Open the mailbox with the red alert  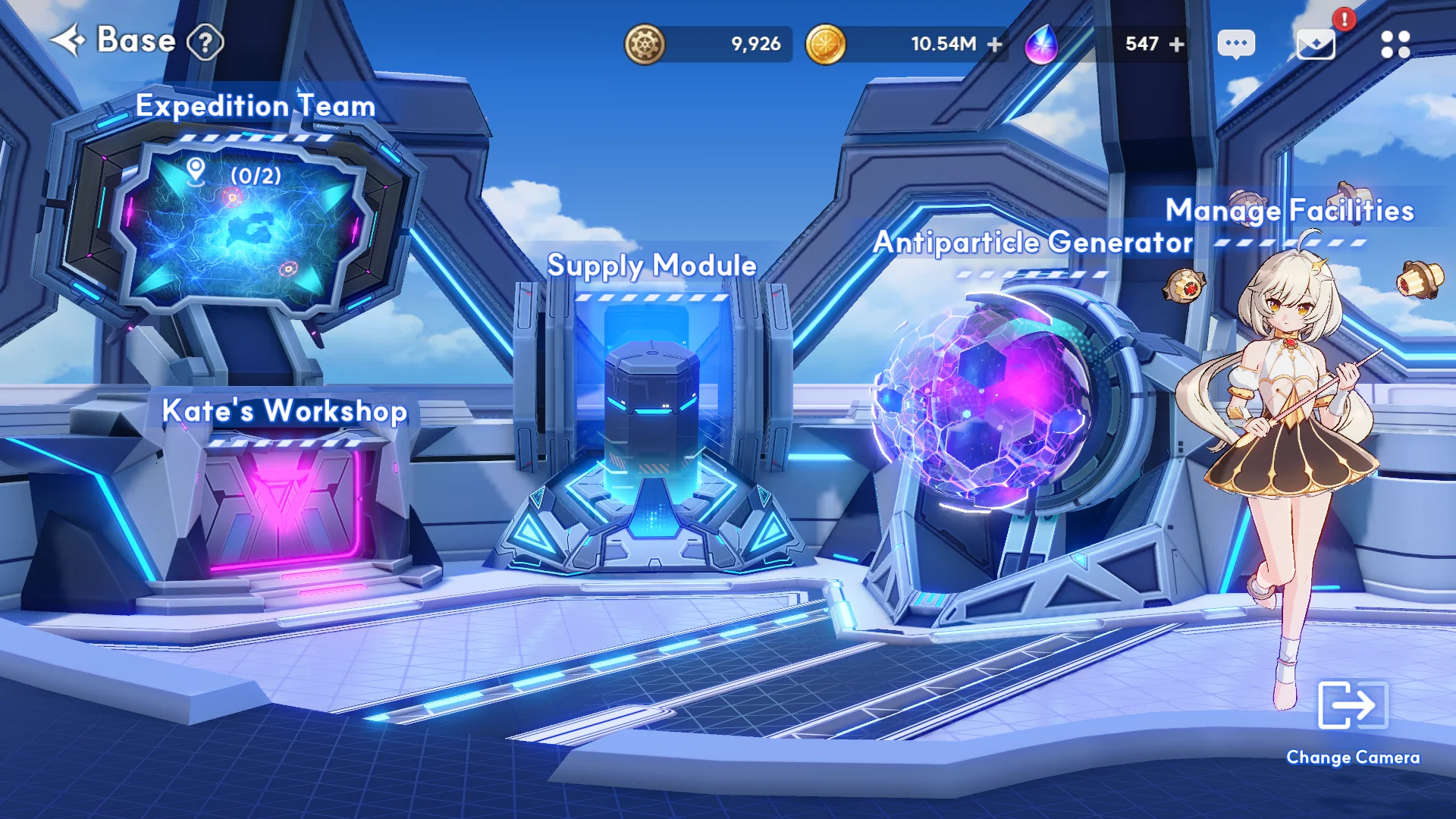point(1316,44)
